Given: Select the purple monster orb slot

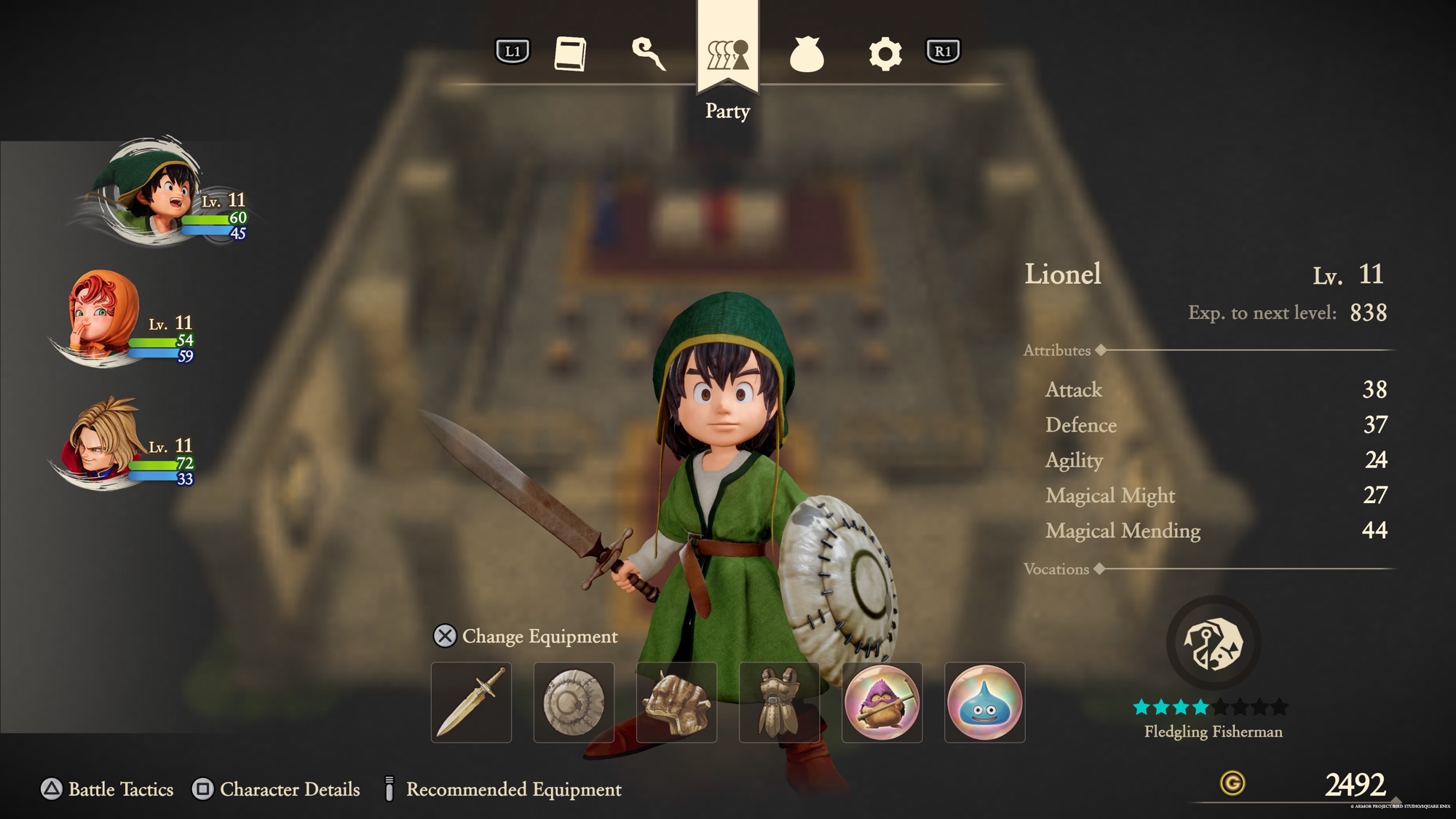Looking at the screenshot, I should pos(882,703).
